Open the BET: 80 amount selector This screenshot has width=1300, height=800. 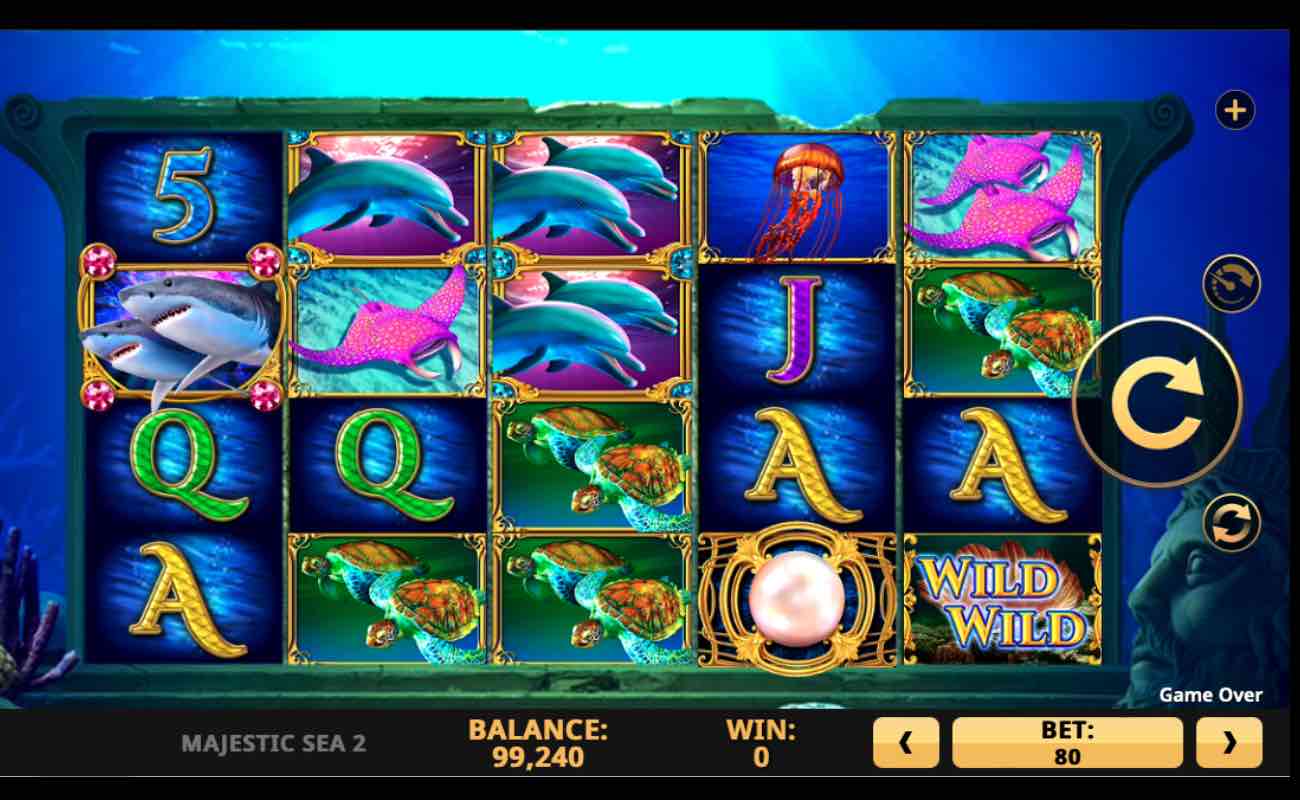pyautogui.click(x=1067, y=741)
